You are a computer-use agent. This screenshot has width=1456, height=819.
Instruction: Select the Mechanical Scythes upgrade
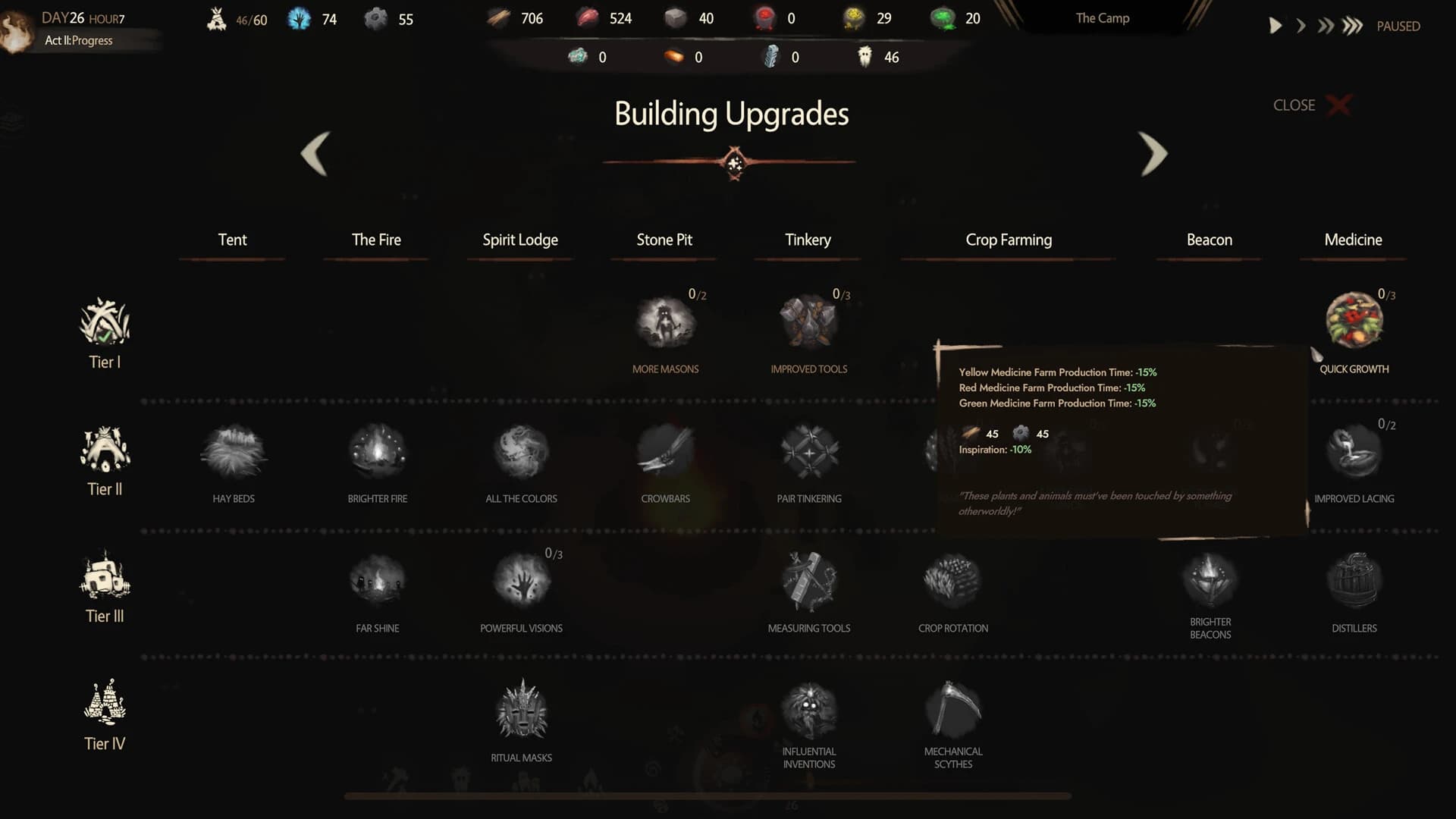coord(952,709)
